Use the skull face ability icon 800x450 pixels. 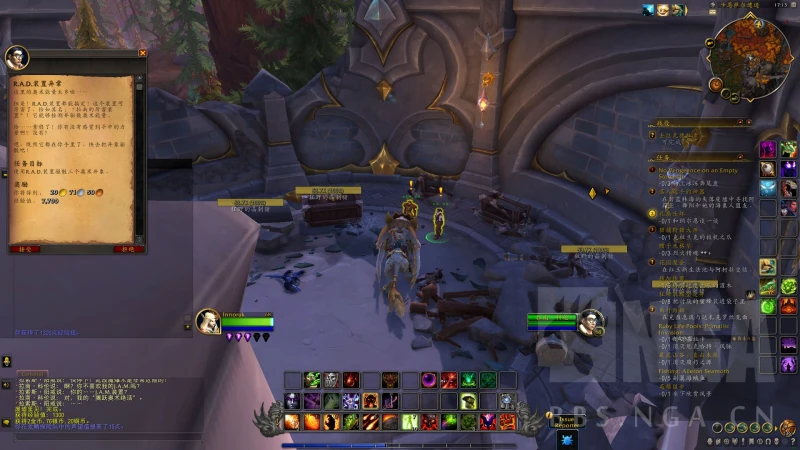pyautogui.click(x=331, y=380)
